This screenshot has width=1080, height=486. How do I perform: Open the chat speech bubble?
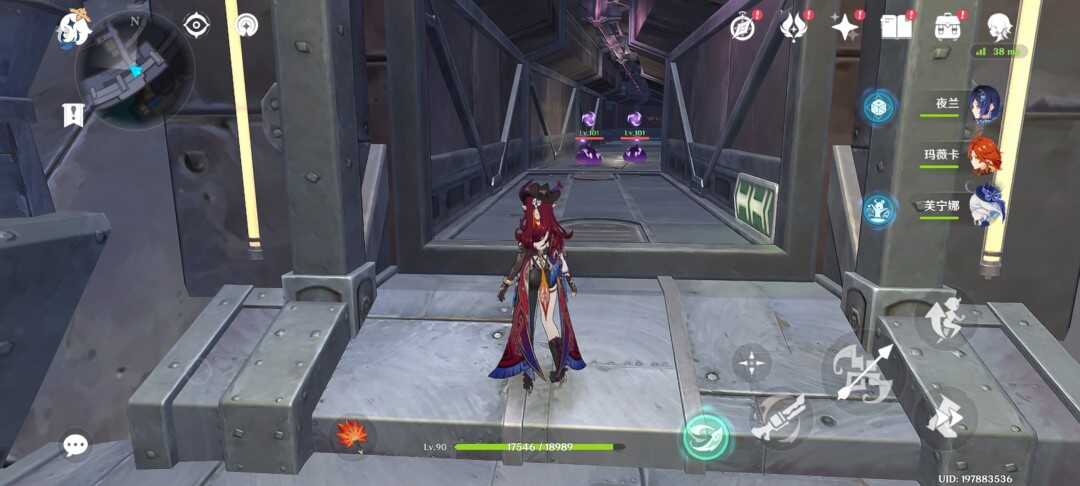pos(75,445)
